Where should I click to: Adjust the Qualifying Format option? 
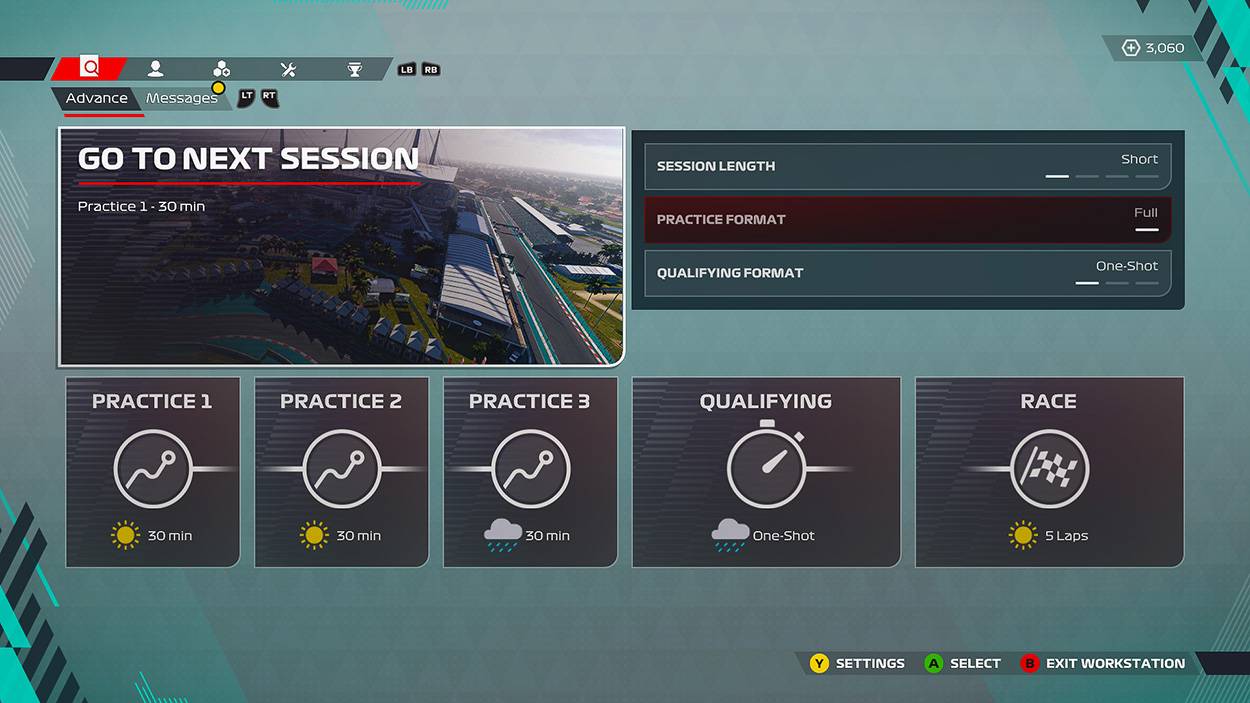pos(907,273)
